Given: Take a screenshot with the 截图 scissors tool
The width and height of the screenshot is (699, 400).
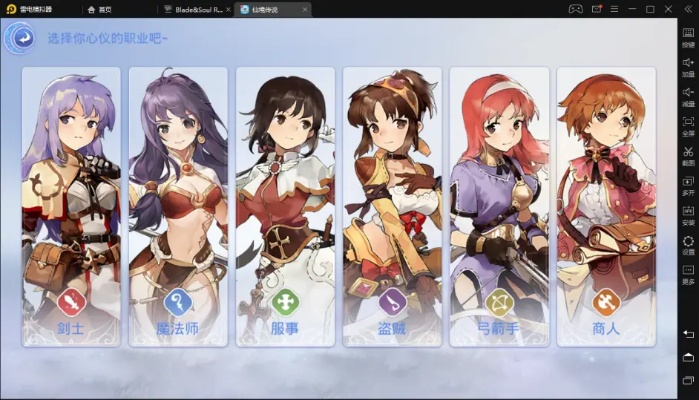Looking at the screenshot, I should point(688,154).
